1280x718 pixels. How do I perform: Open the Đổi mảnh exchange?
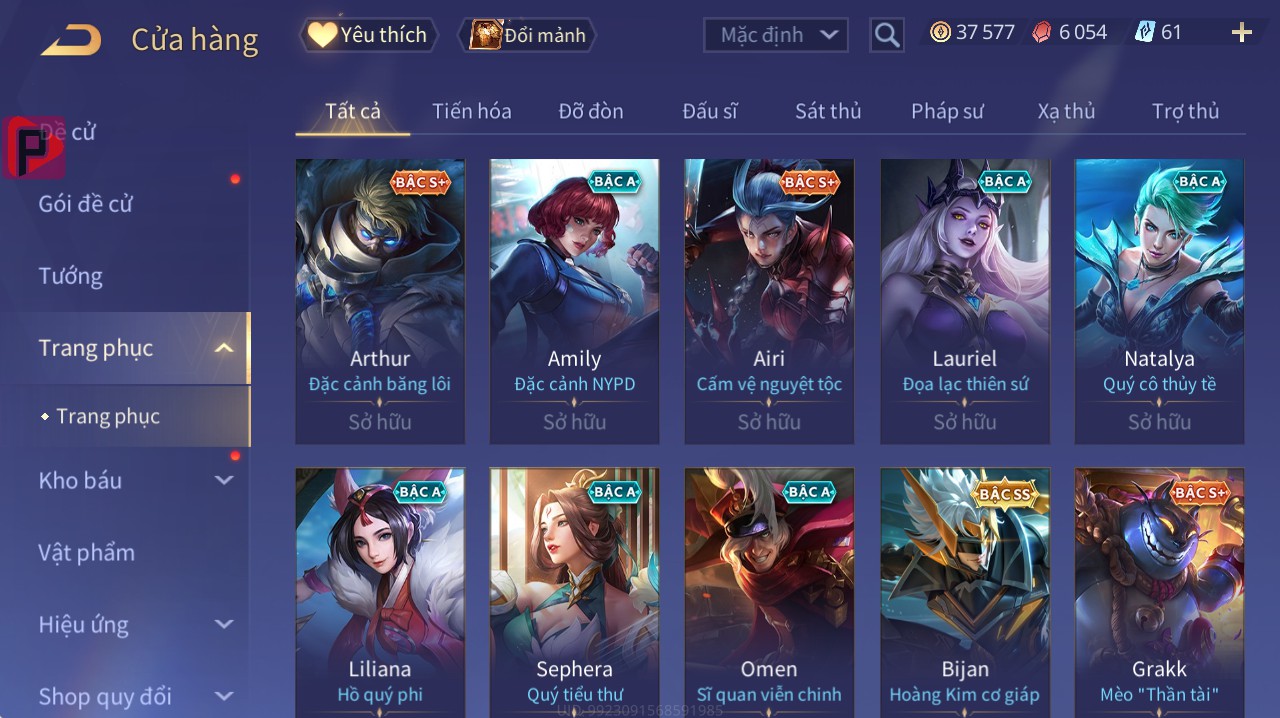527,35
